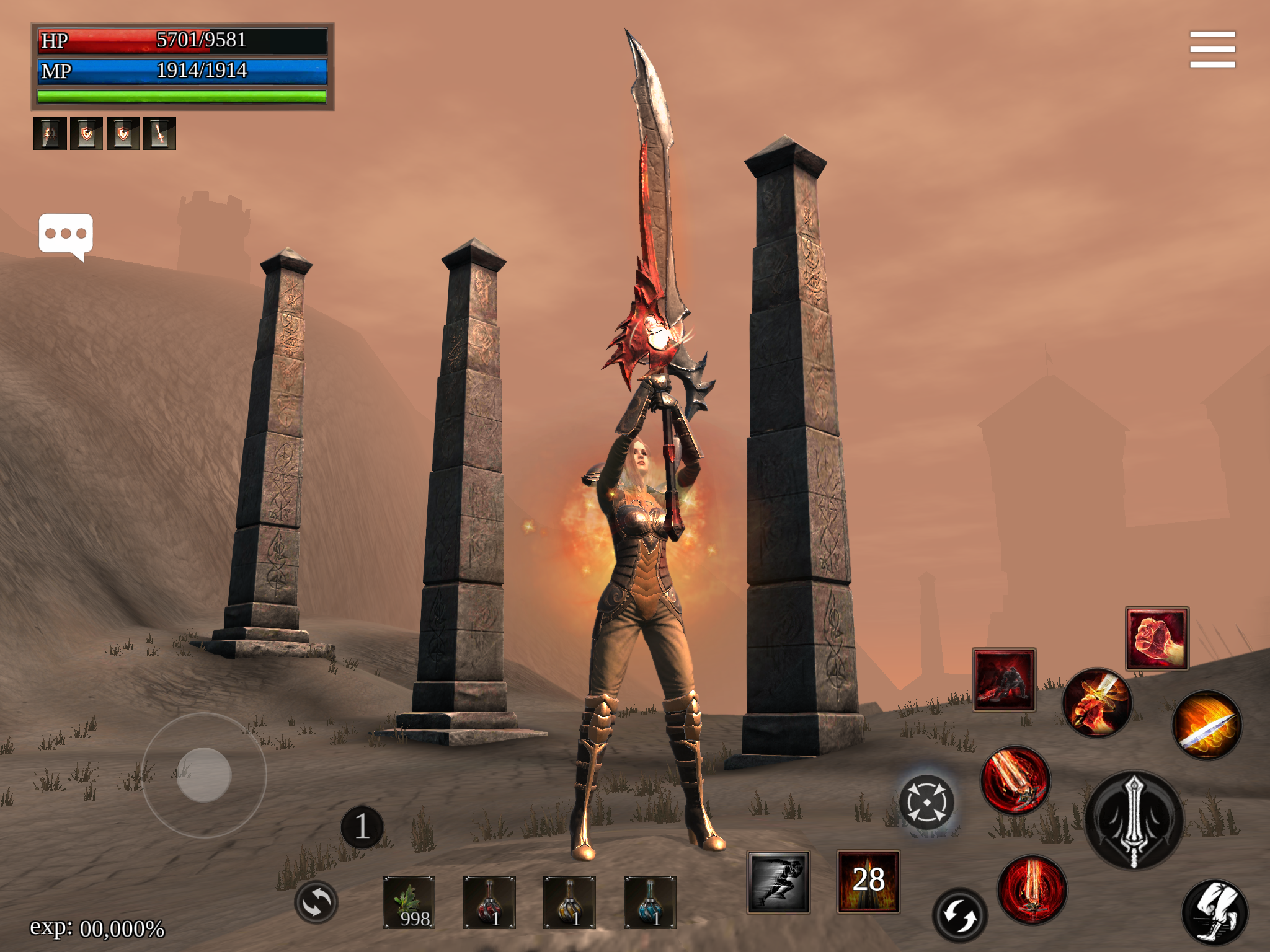This screenshot has height=952, width=1270.
Task: Activate the fire spike skill showing 28
Action: (x=868, y=880)
